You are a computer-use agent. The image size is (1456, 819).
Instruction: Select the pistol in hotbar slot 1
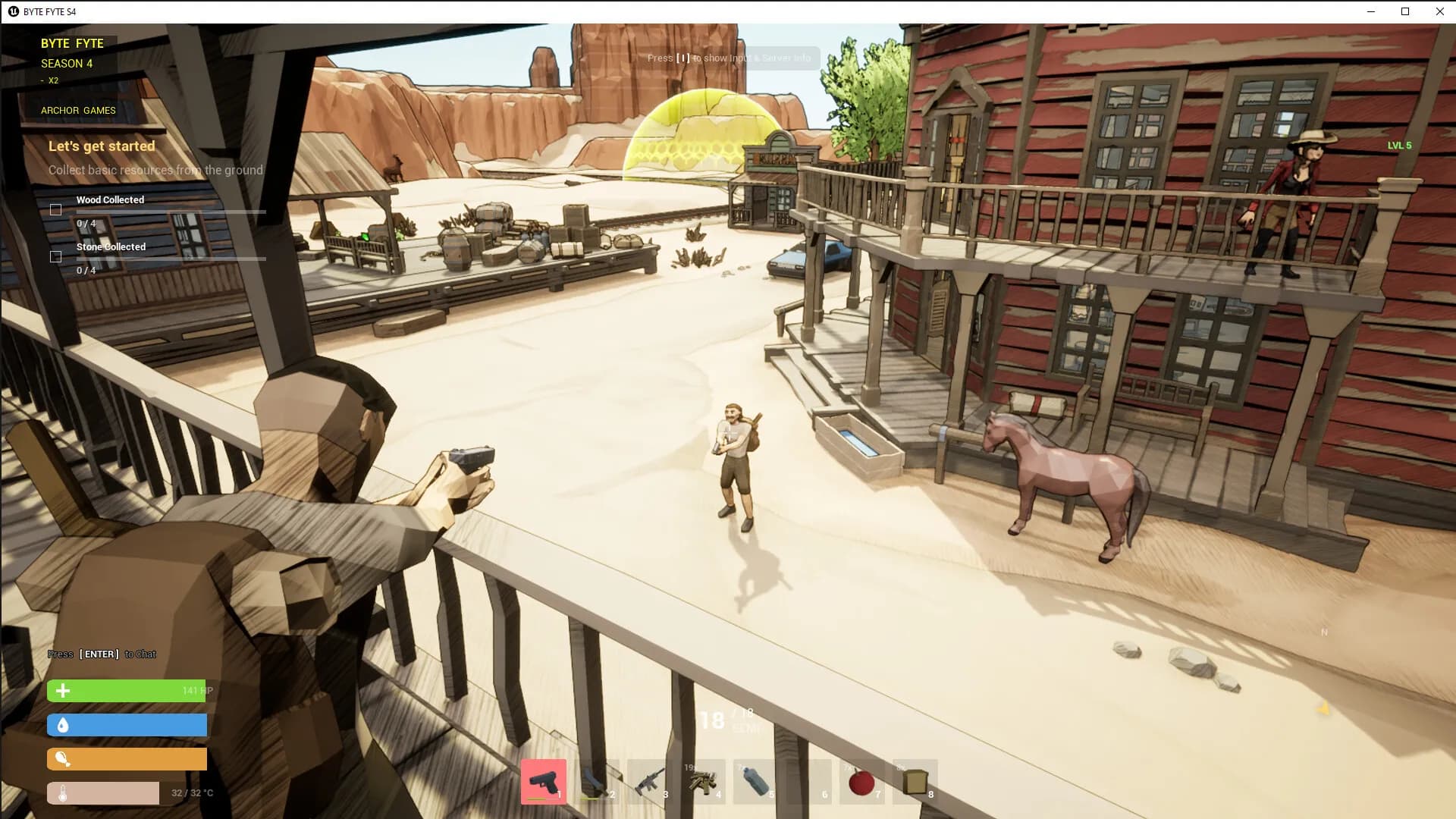pyautogui.click(x=543, y=781)
